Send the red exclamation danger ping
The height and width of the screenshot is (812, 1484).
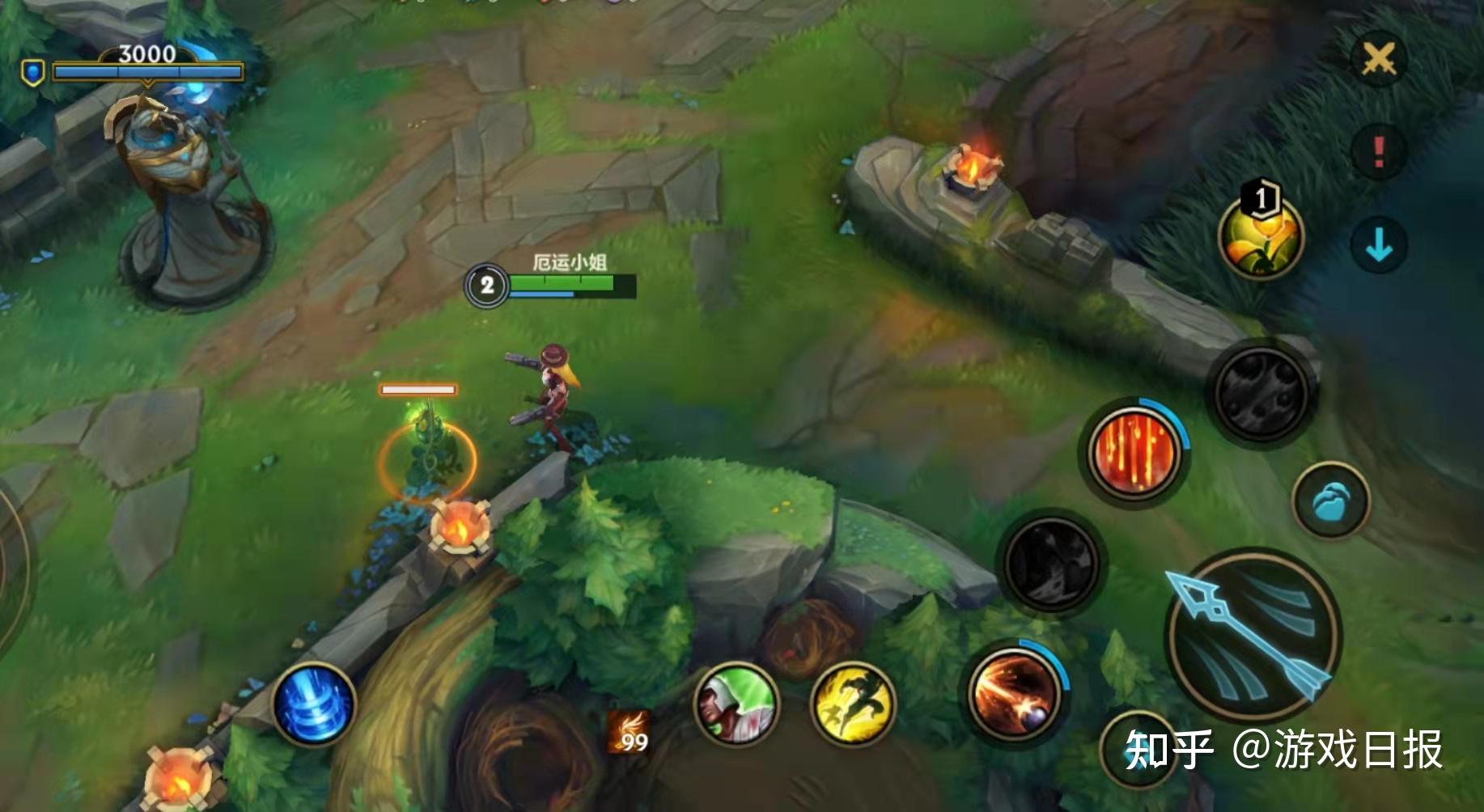click(1379, 150)
